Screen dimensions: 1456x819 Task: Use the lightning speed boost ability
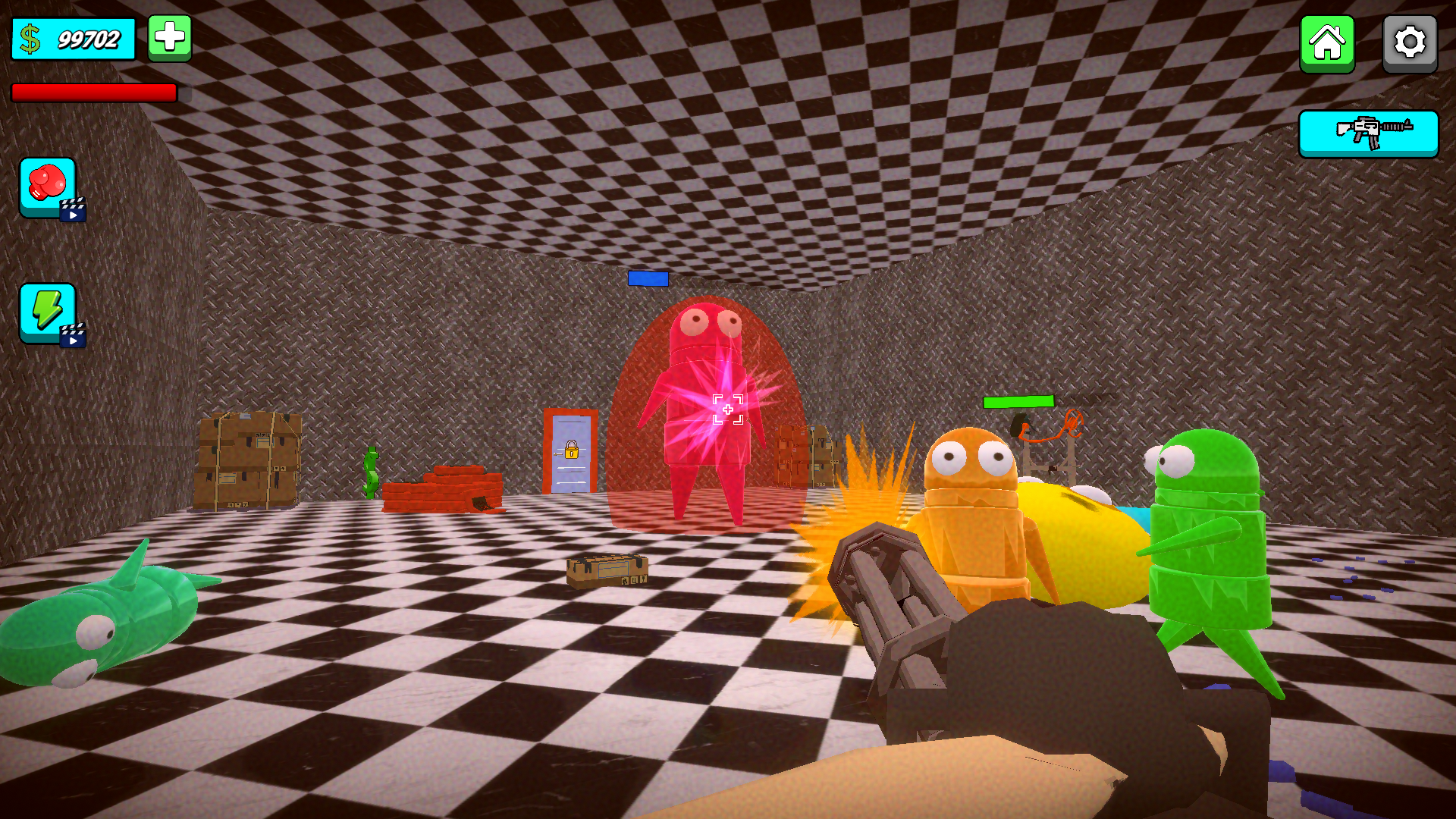[x=45, y=311]
